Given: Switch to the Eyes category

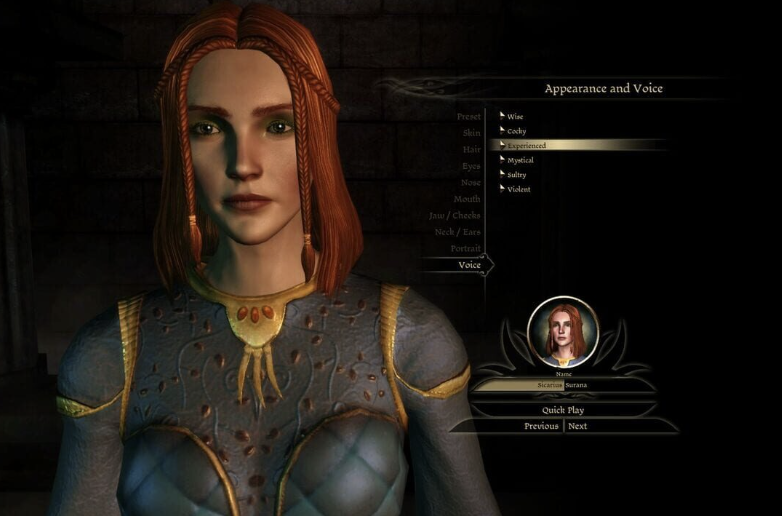Looking at the screenshot, I should (470, 166).
